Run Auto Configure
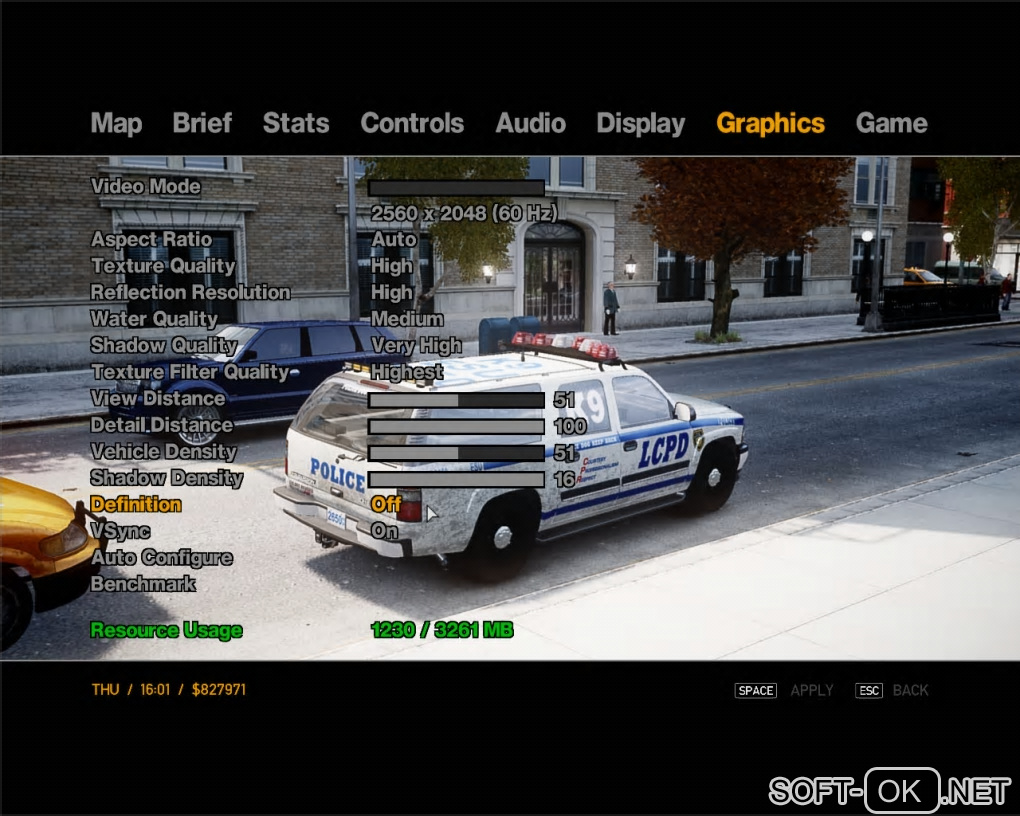 [x=161, y=558]
